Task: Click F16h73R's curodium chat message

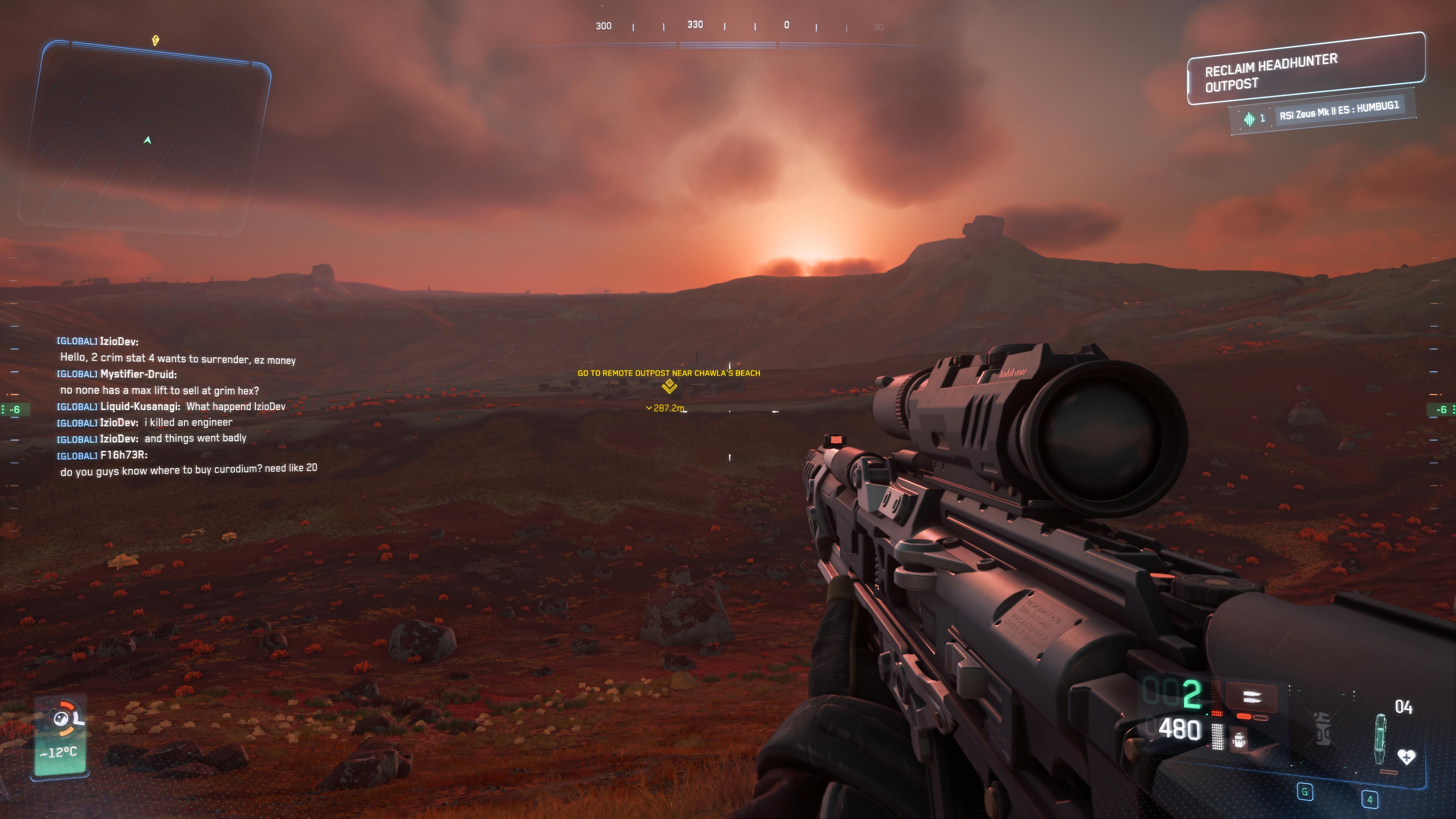Action: [x=188, y=470]
